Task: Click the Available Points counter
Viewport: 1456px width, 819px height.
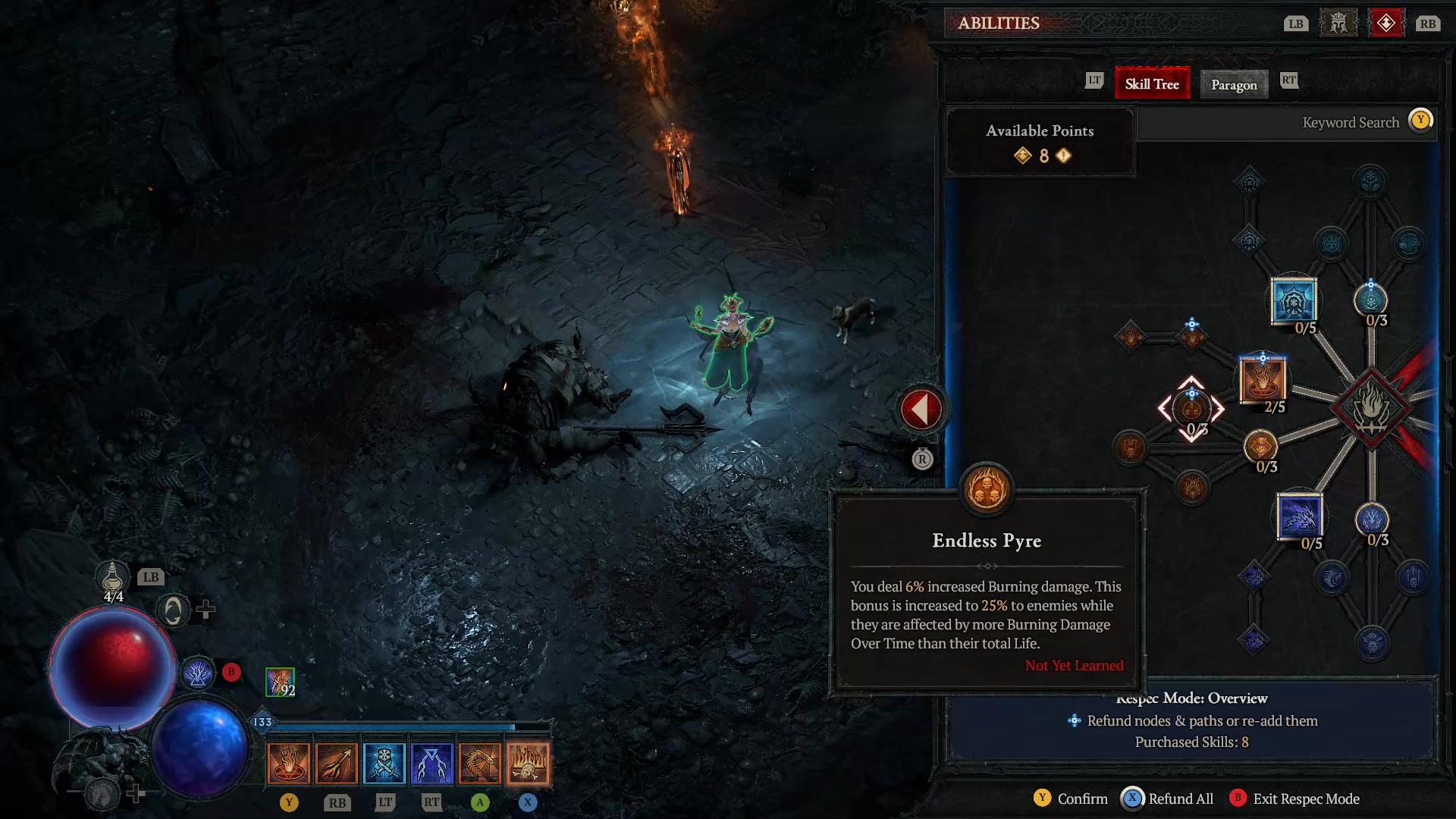Action: point(1040,144)
